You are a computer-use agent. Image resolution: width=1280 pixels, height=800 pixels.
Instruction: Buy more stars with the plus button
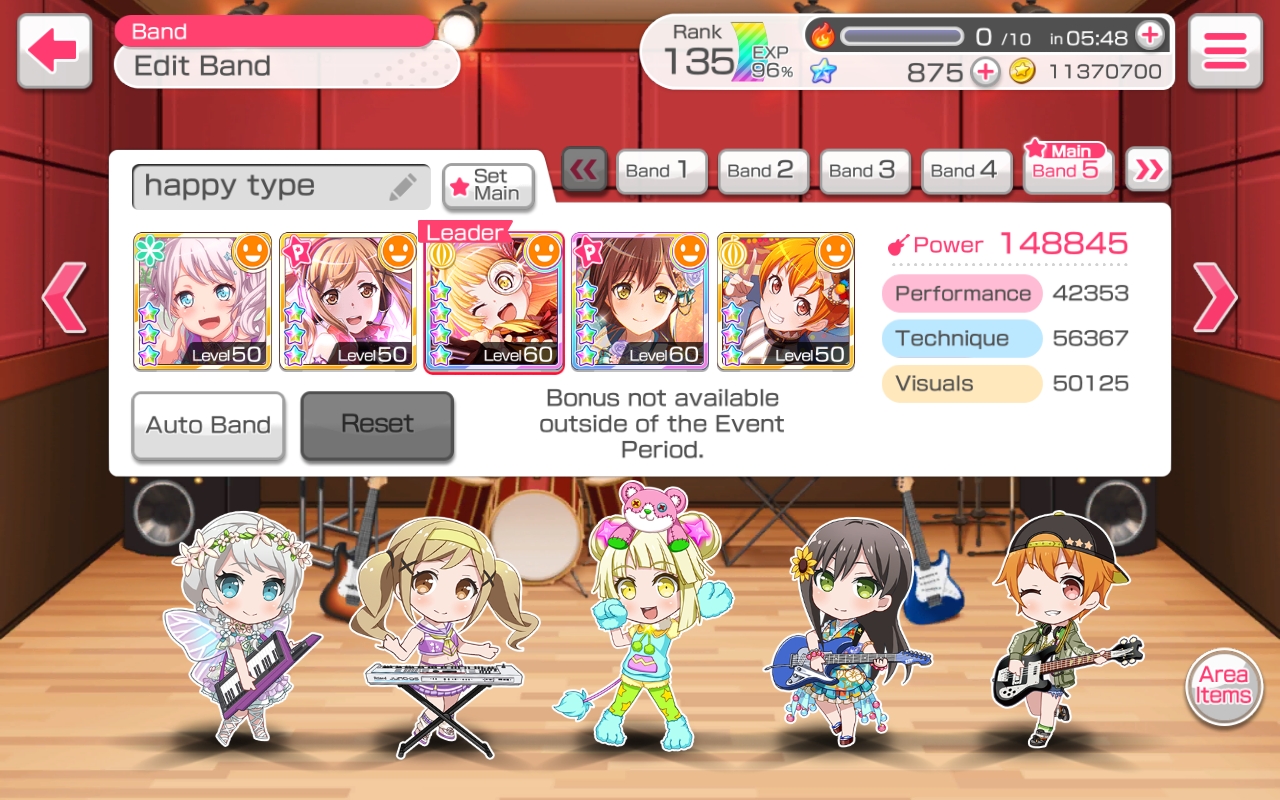click(985, 72)
